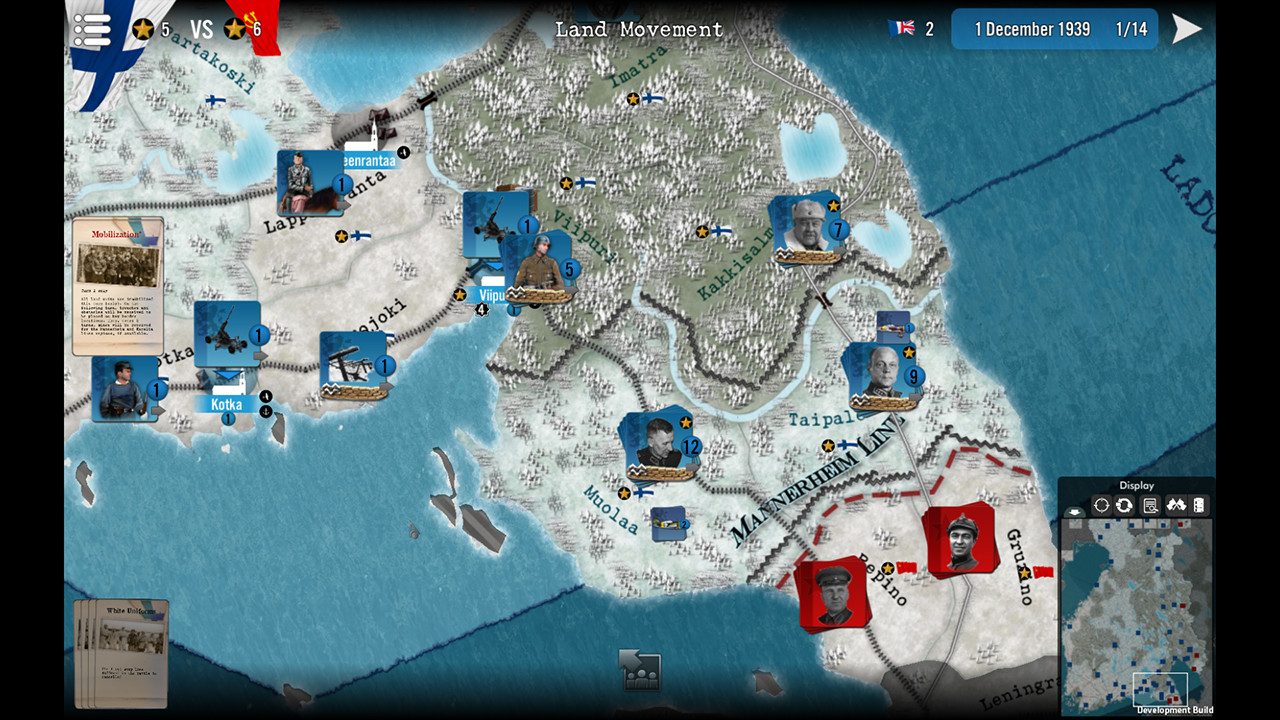The width and height of the screenshot is (1280, 720).
Task: Collapse the Display panel with its arrow
Action: click(x=1075, y=510)
